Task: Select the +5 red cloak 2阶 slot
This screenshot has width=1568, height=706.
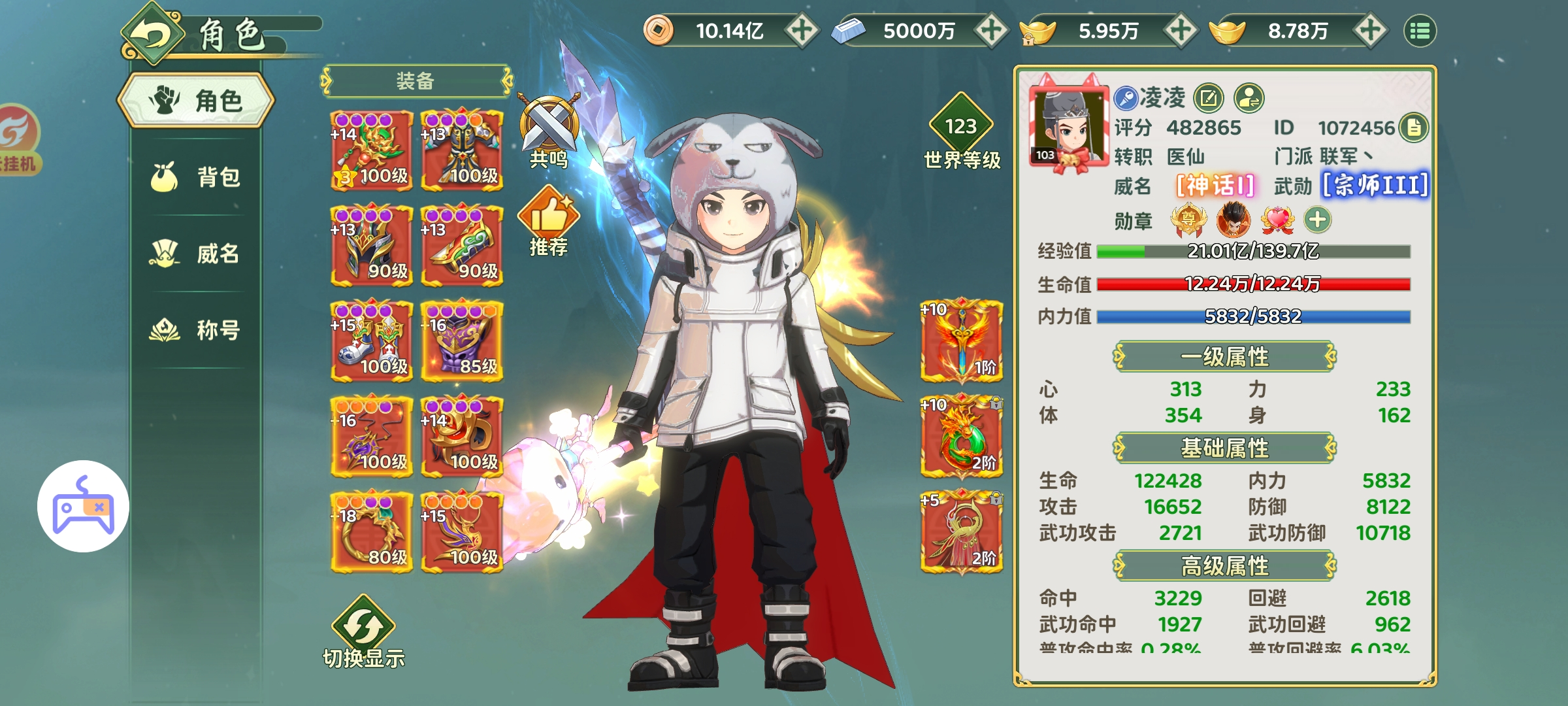Action: pyautogui.click(x=961, y=532)
